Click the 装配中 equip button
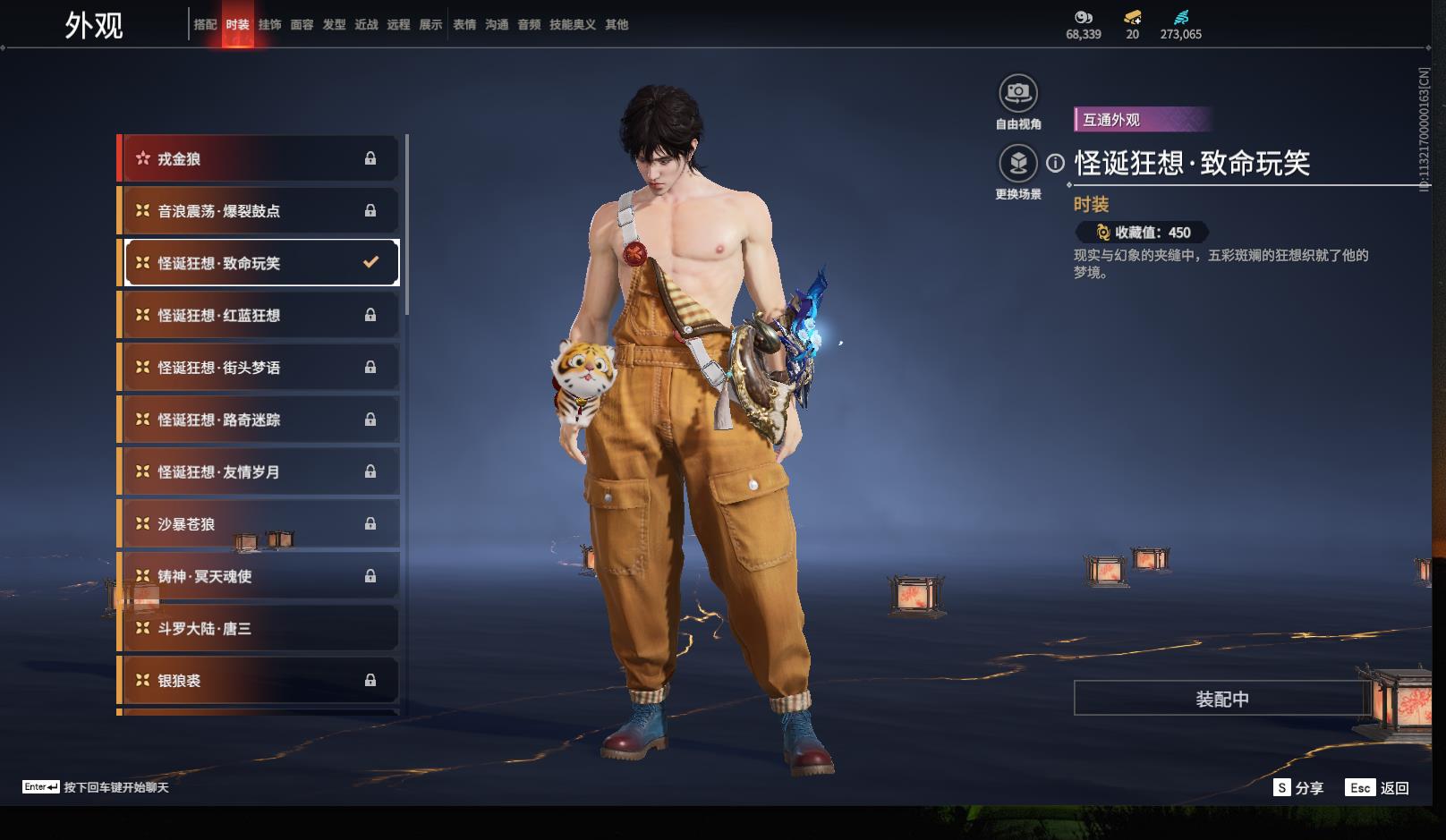The height and width of the screenshot is (840, 1446). coord(1222,699)
